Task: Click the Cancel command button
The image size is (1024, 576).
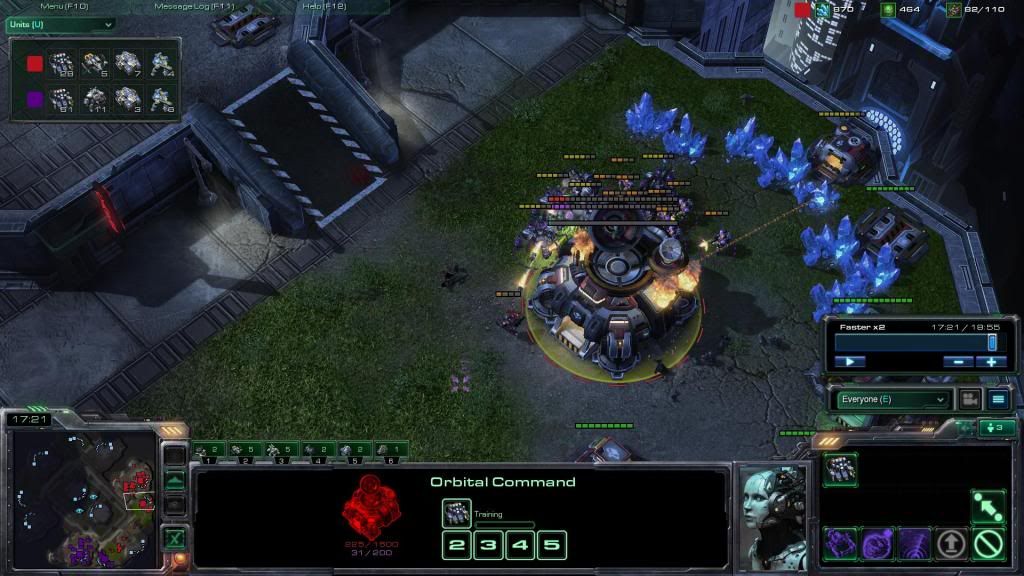Action: (989, 544)
